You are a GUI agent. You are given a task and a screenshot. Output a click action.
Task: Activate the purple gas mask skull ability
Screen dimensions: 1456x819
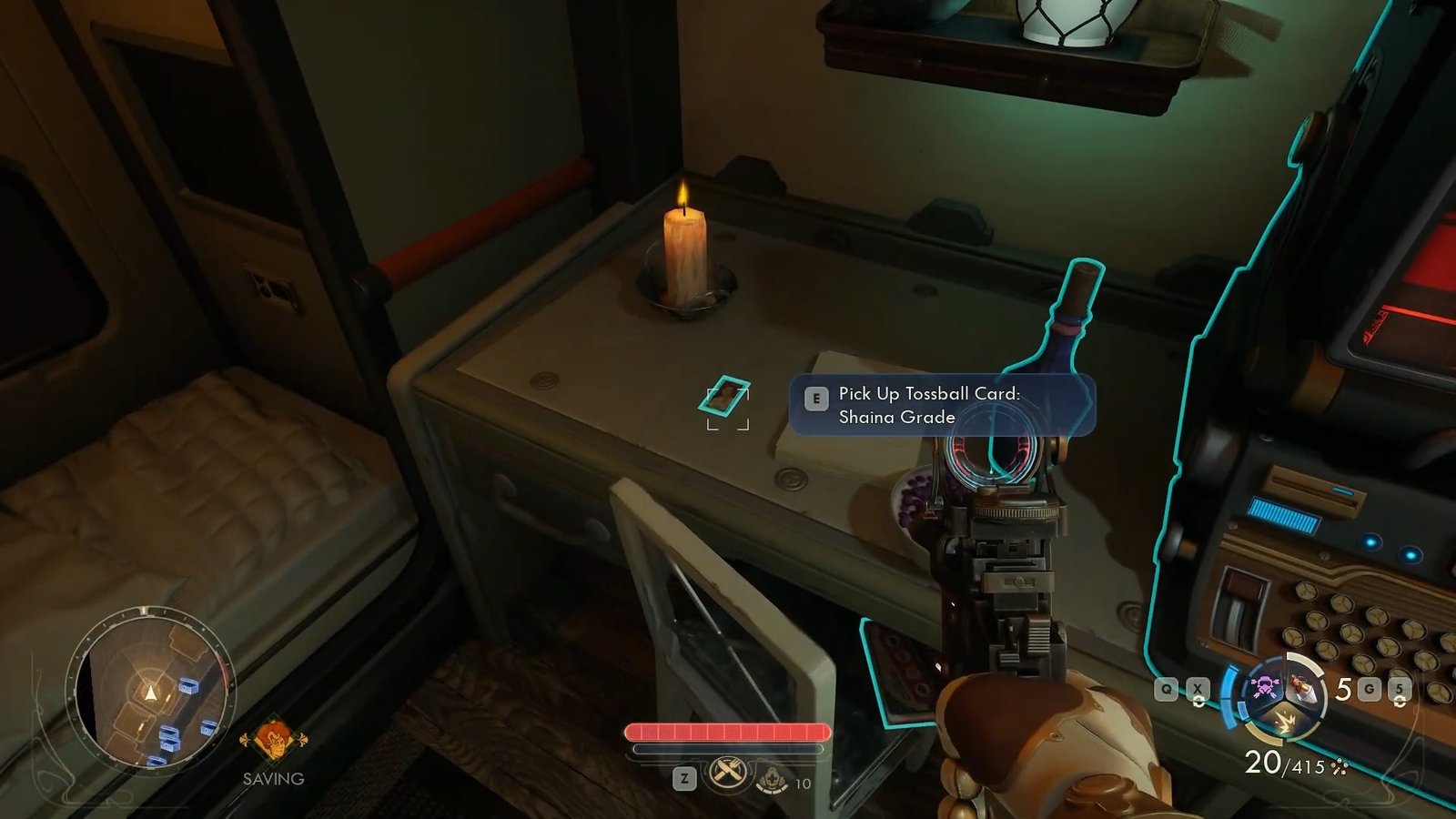(1263, 686)
